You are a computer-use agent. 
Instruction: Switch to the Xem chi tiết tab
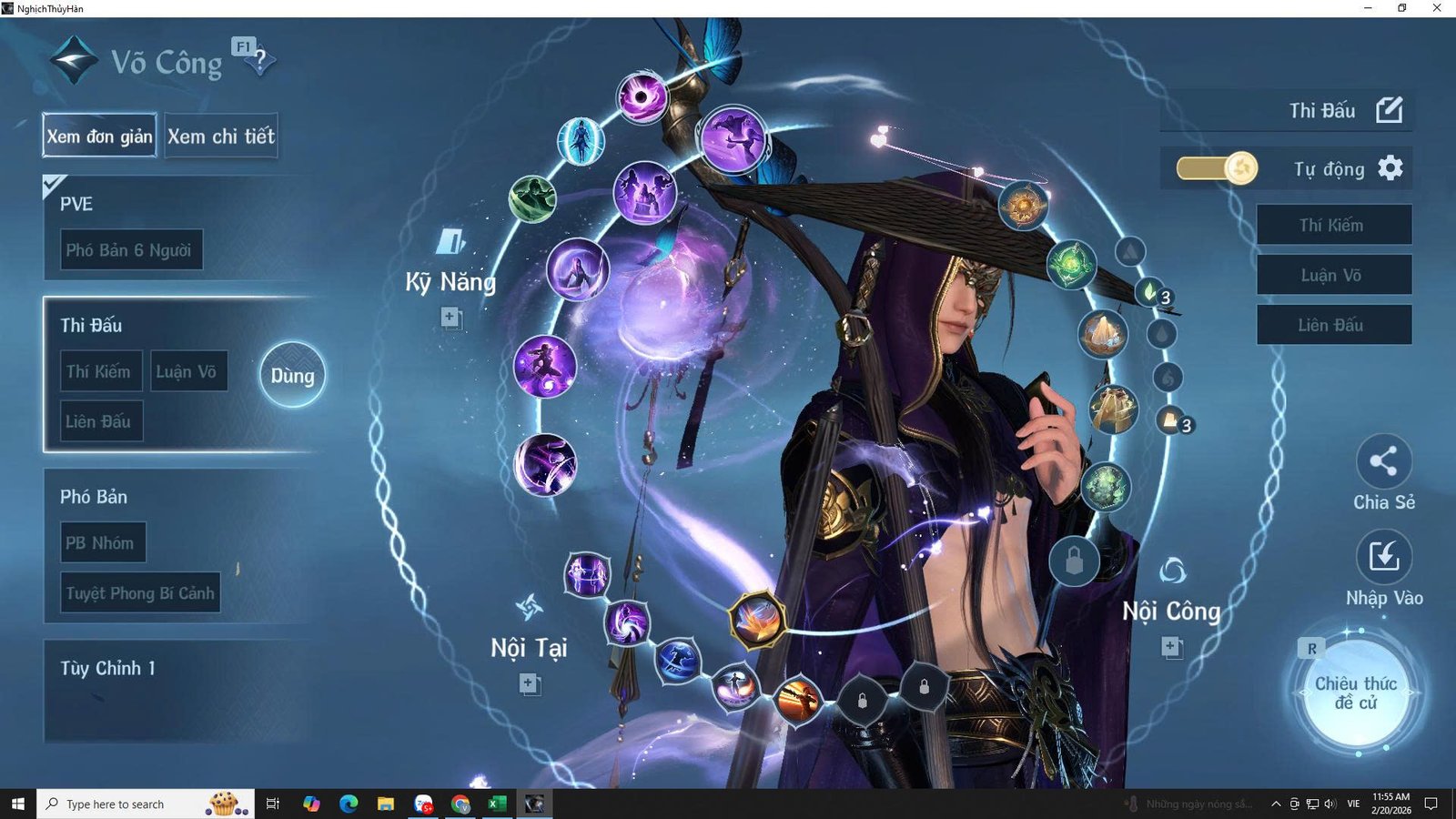(x=221, y=136)
